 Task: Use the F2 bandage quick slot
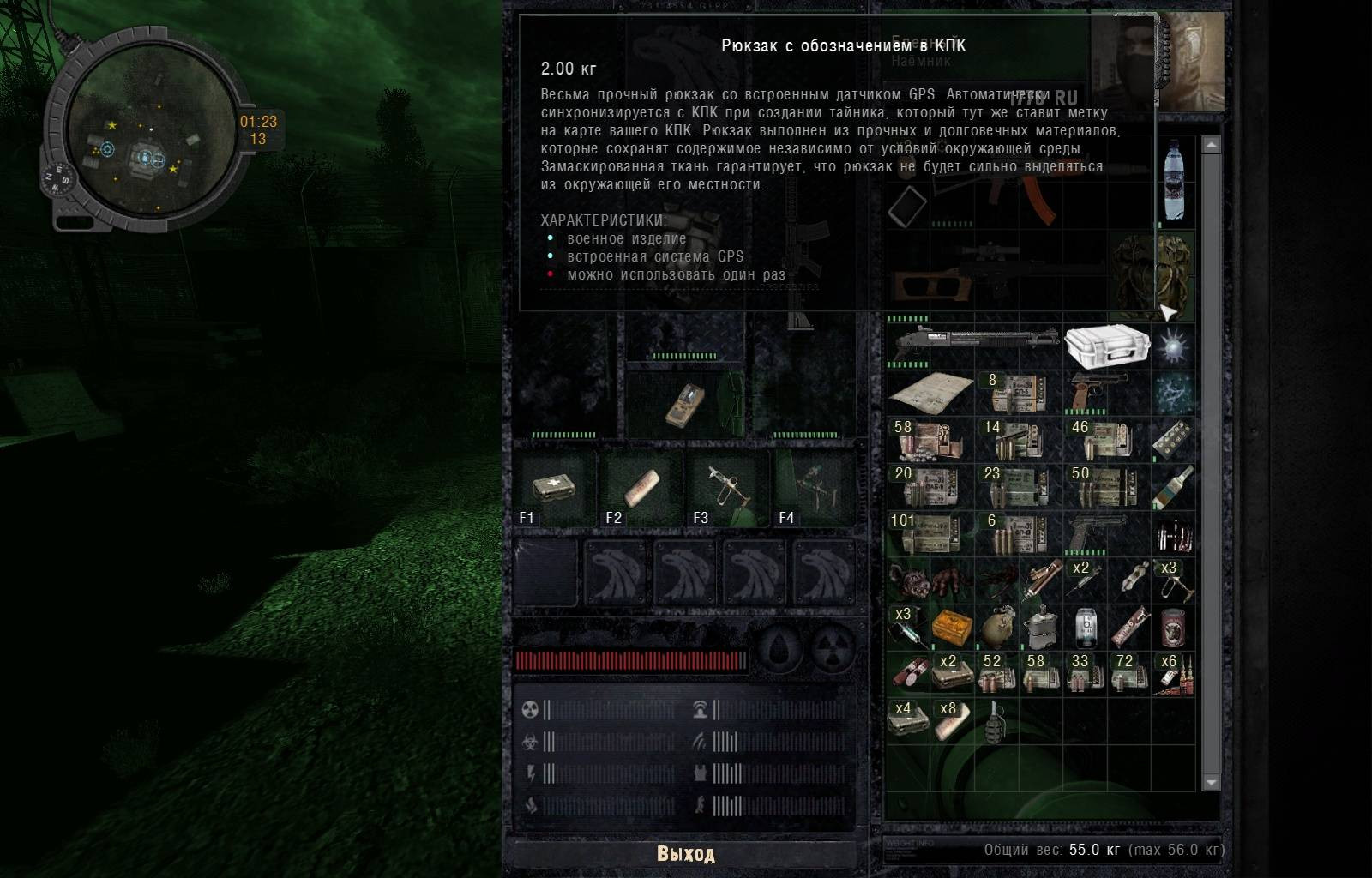(x=641, y=490)
